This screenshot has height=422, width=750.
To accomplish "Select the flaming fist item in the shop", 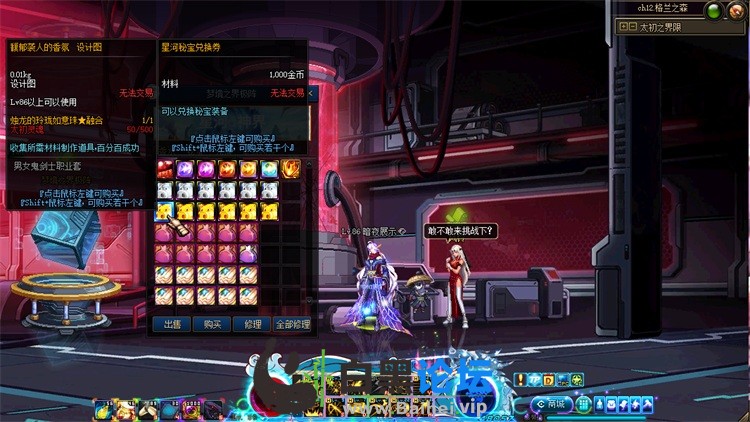I will [x=291, y=169].
